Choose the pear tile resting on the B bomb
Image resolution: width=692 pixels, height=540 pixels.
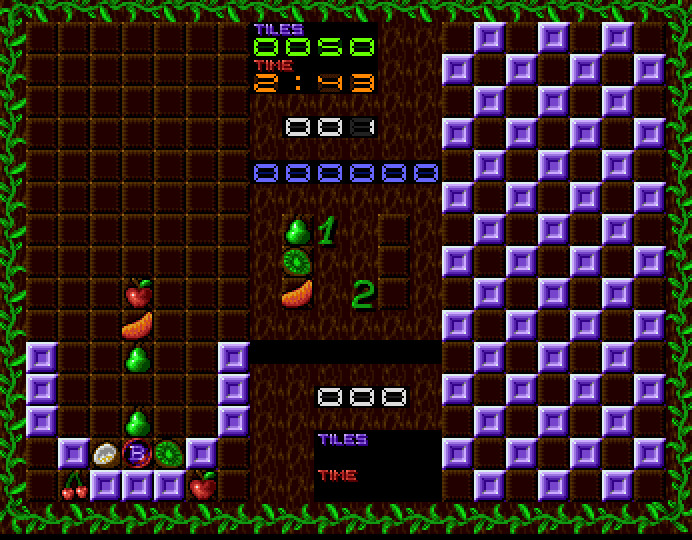click(x=137, y=422)
